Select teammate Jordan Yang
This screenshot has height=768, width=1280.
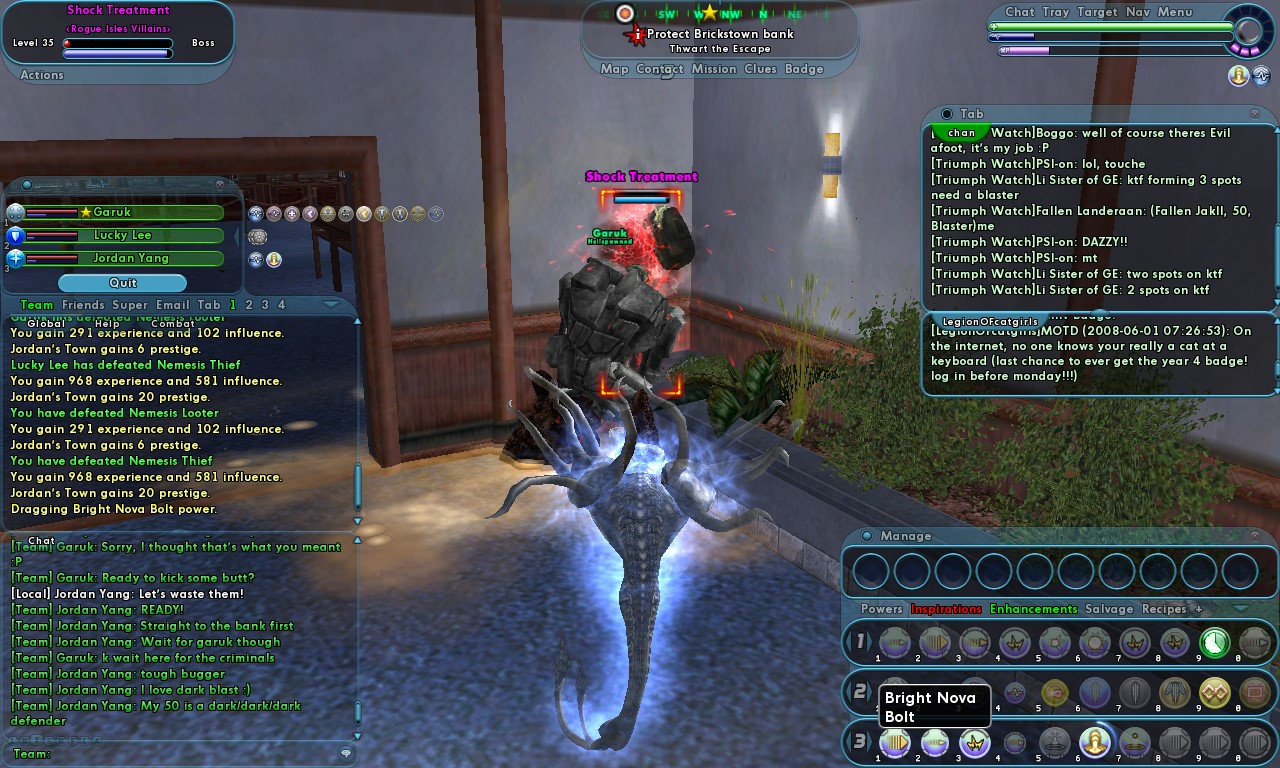click(x=123, y=258)
